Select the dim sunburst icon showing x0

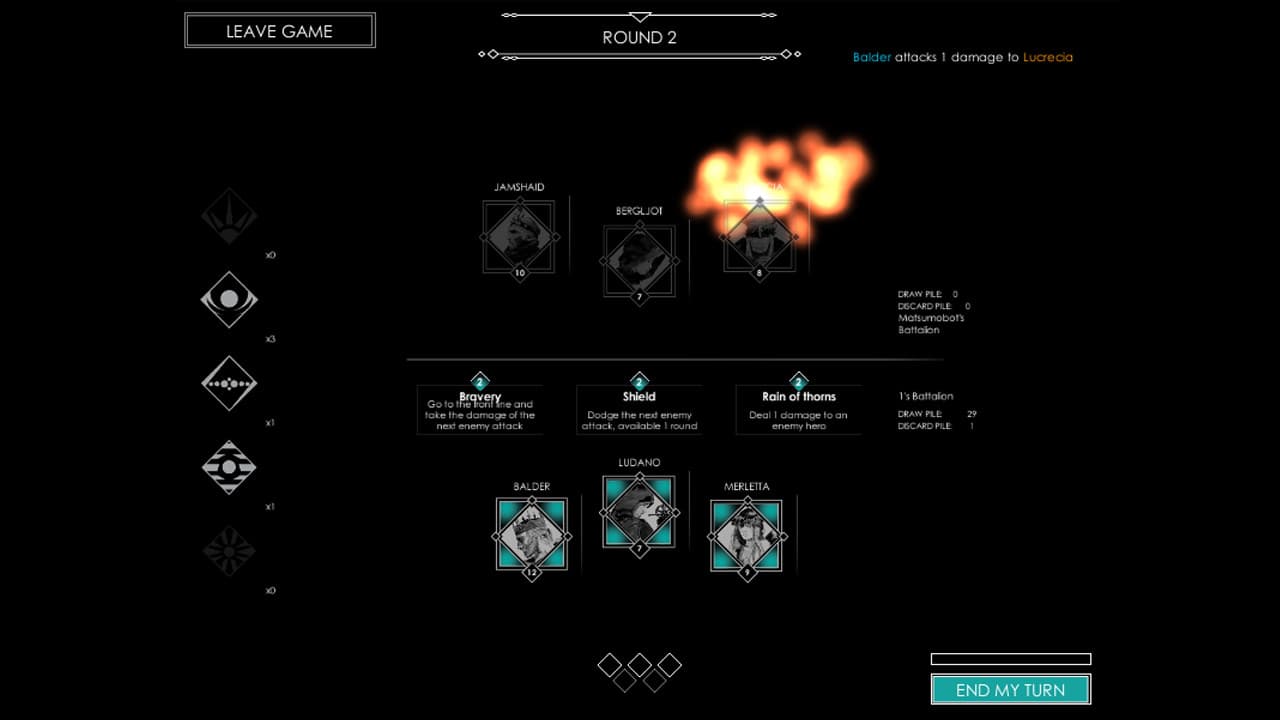(229, 551)
